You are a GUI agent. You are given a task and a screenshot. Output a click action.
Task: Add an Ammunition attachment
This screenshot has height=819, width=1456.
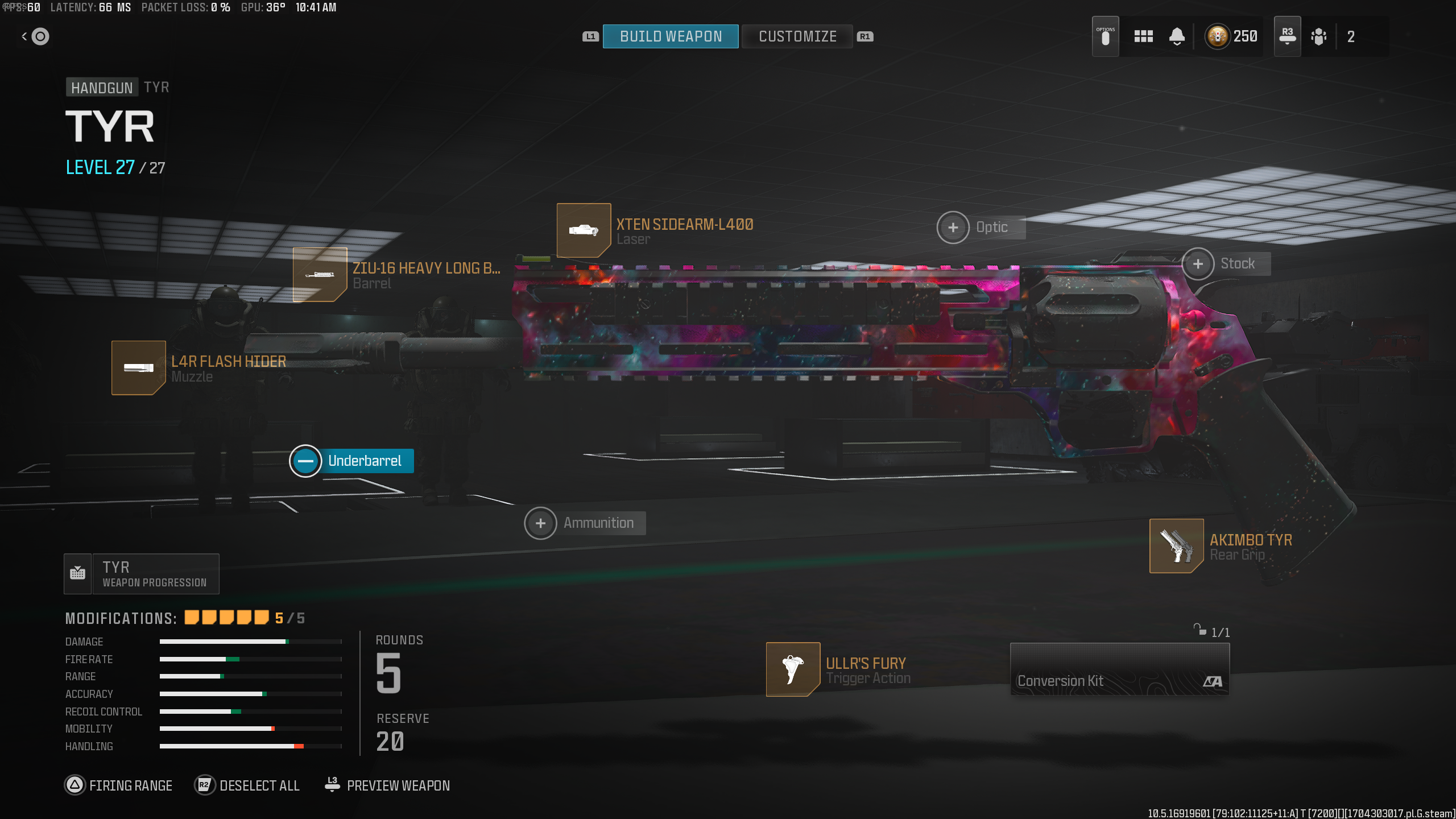pyautogui.click(x=540, y=523)
